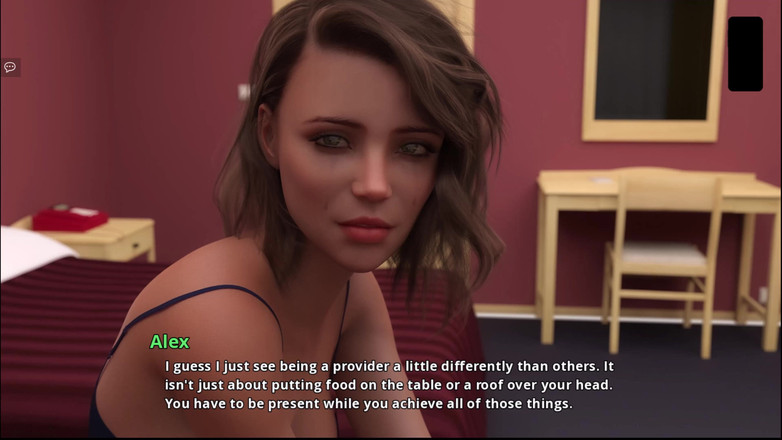Advance Alex's dialogue text
The image size is (782, 440).
[389, 385]
